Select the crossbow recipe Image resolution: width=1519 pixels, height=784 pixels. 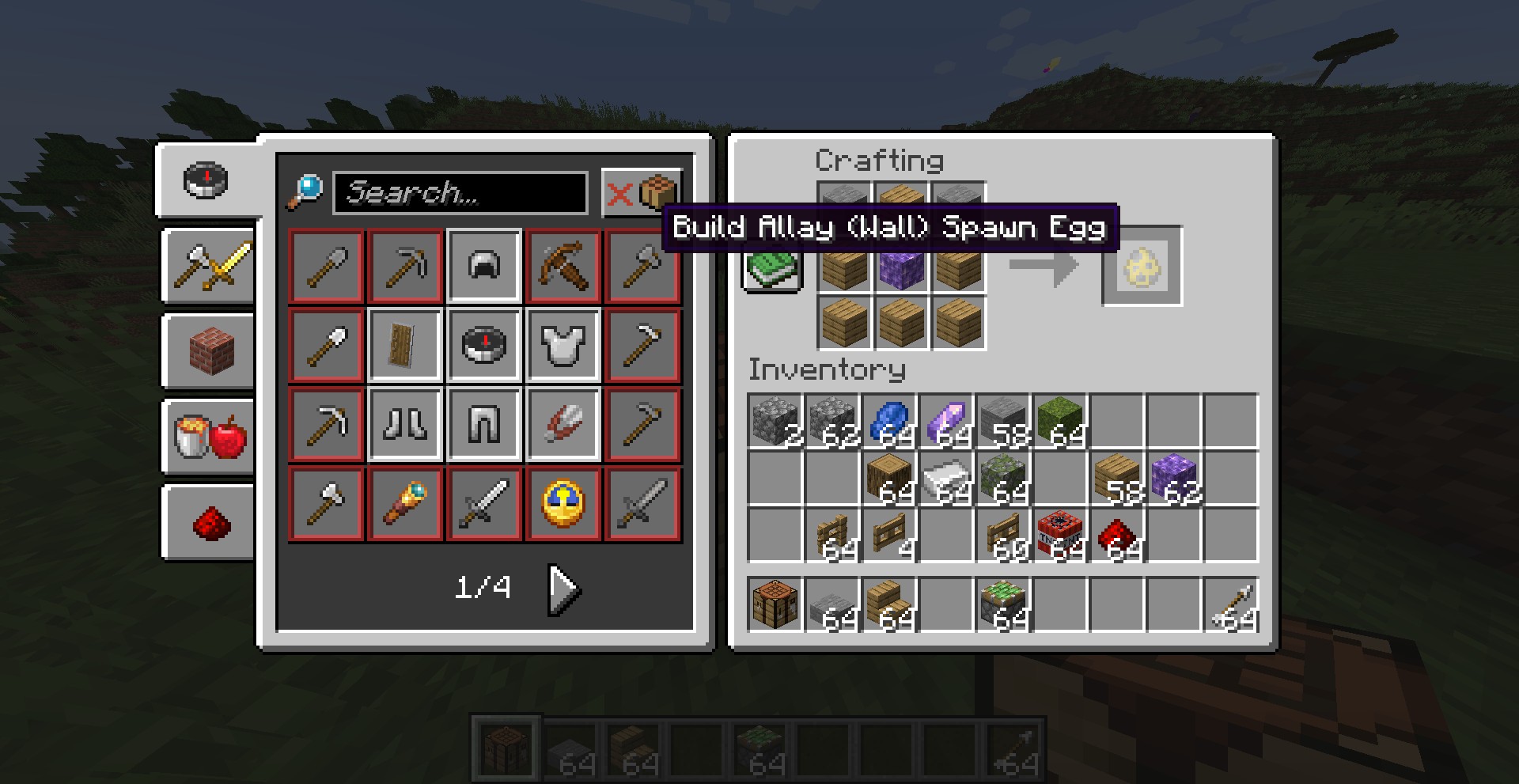[x=563, y=267]
